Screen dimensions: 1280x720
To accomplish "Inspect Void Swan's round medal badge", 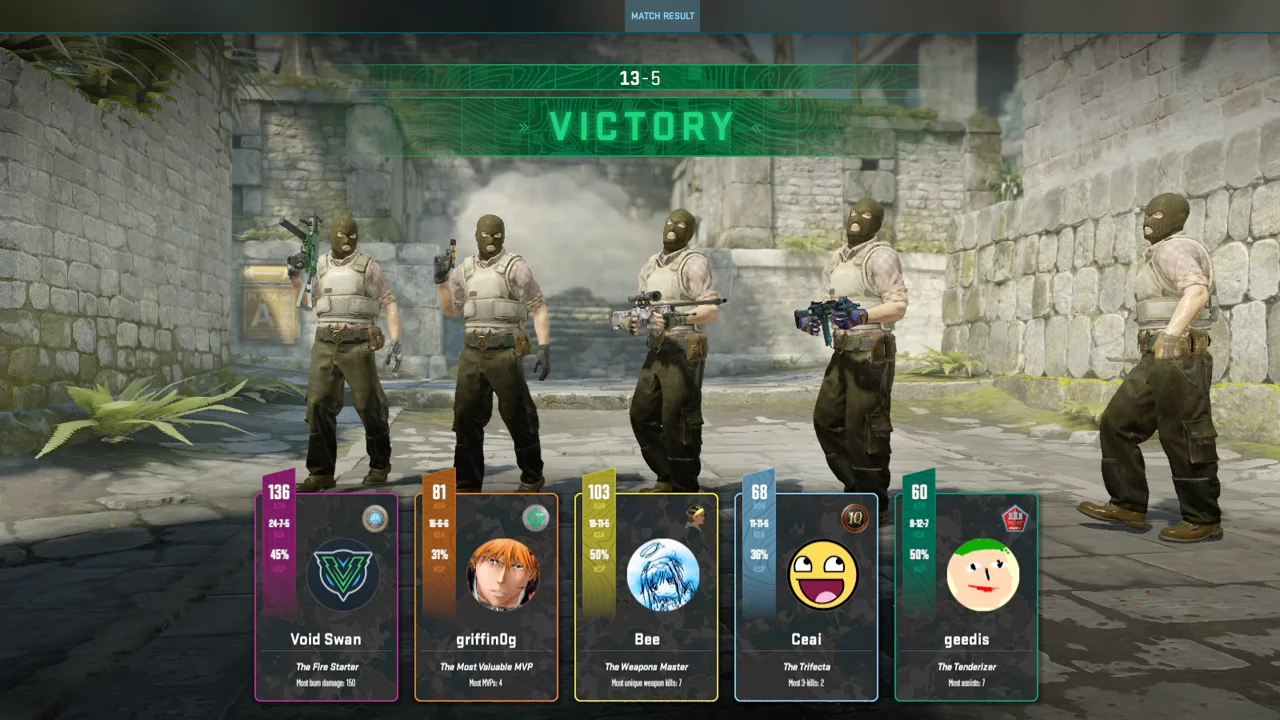I will point(375,518).
